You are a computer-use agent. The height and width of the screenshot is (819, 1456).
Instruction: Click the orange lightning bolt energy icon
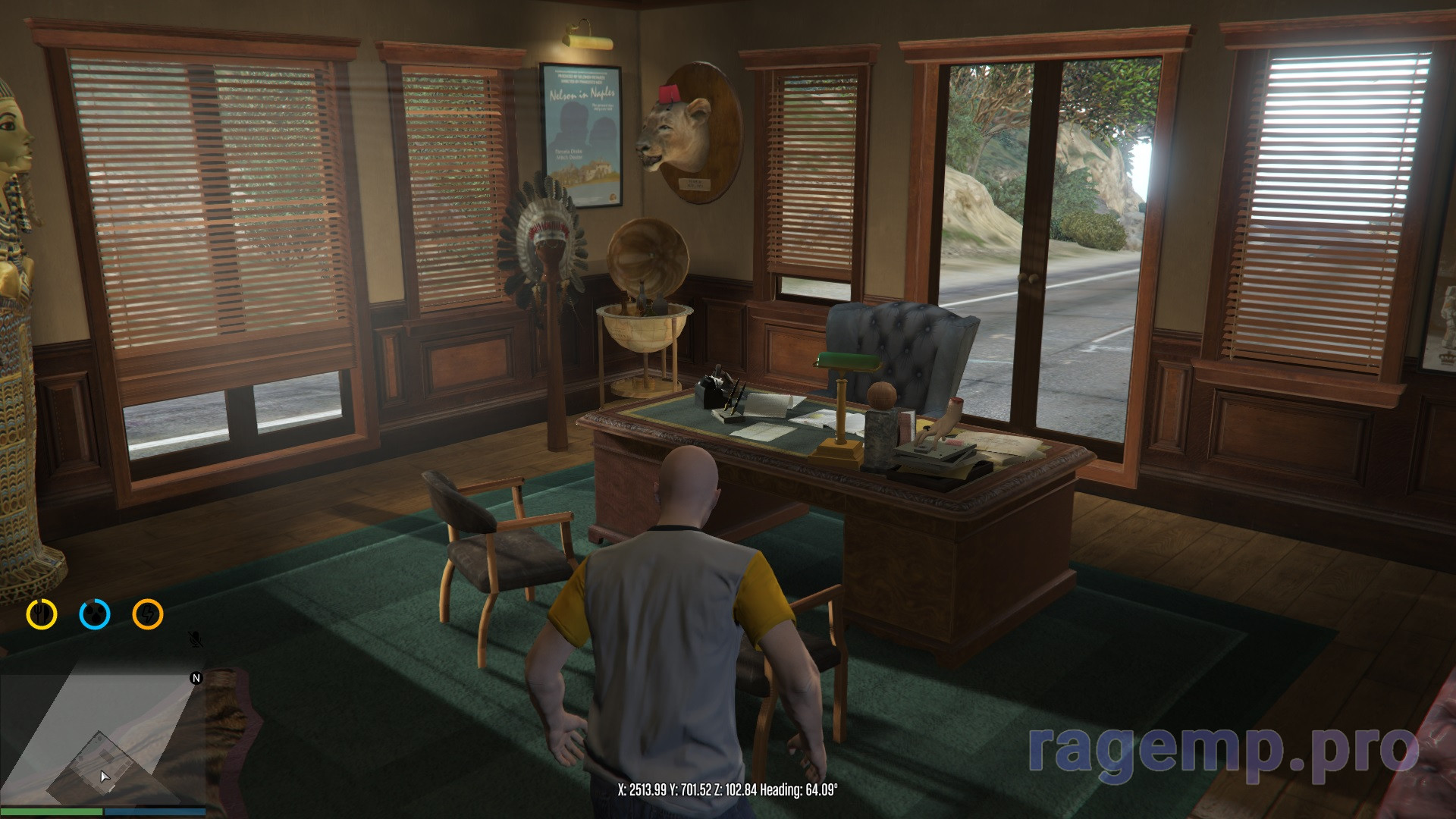(x=148, y=614)
